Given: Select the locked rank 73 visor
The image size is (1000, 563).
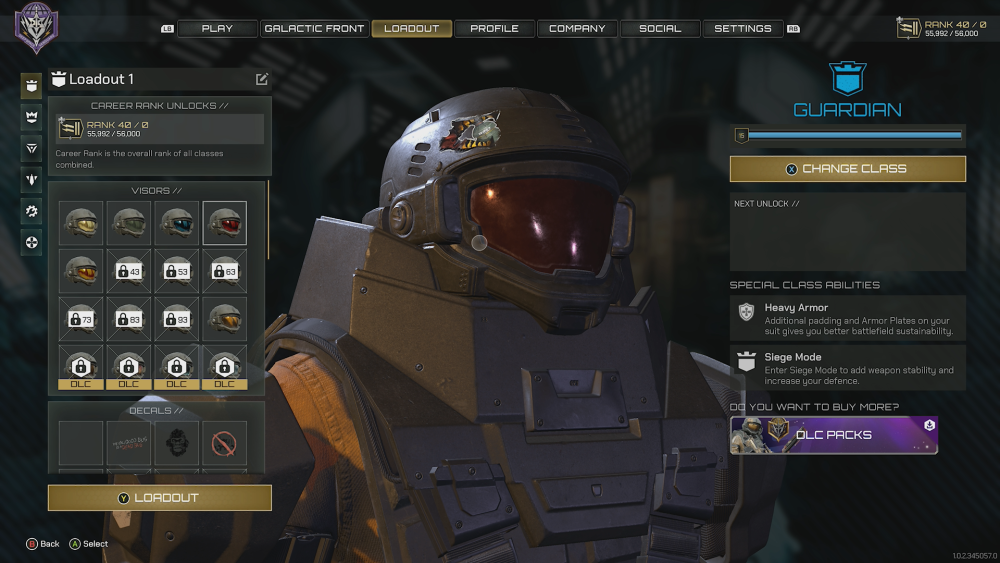Looking at the screenshot, I should pyautogui.click(x=81, y=319).
